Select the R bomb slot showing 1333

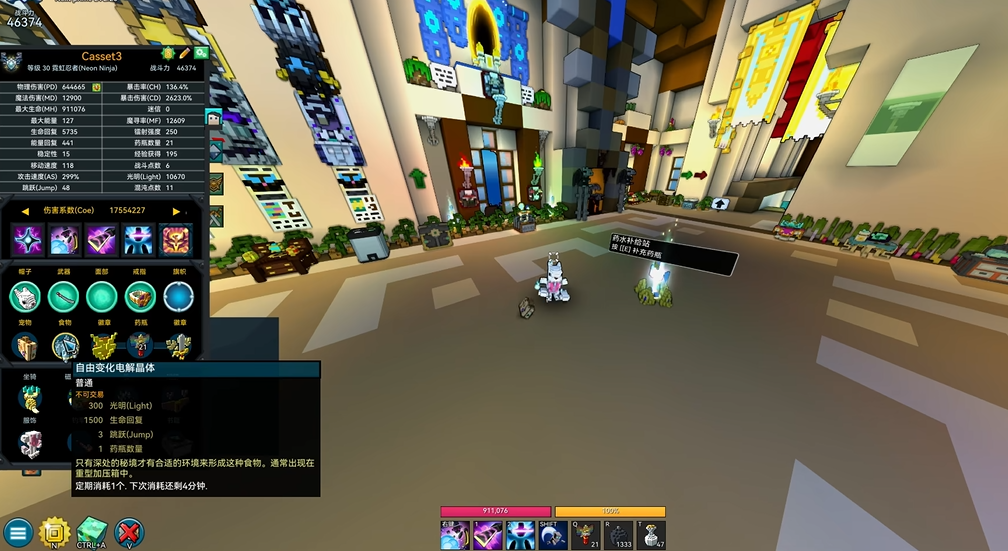point(619,535)
